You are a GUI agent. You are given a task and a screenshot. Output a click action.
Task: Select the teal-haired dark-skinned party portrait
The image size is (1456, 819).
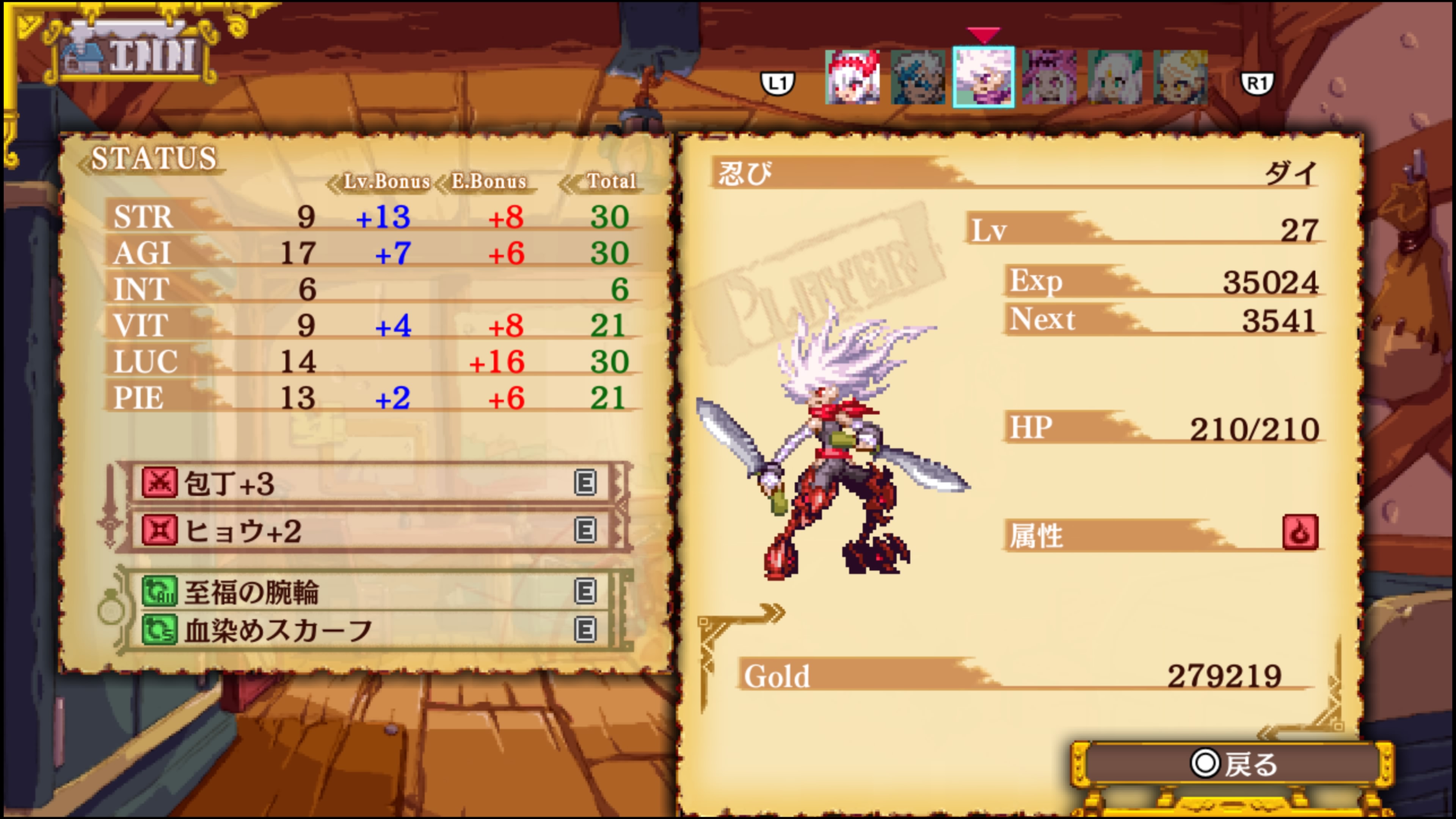tap(918, 77)
